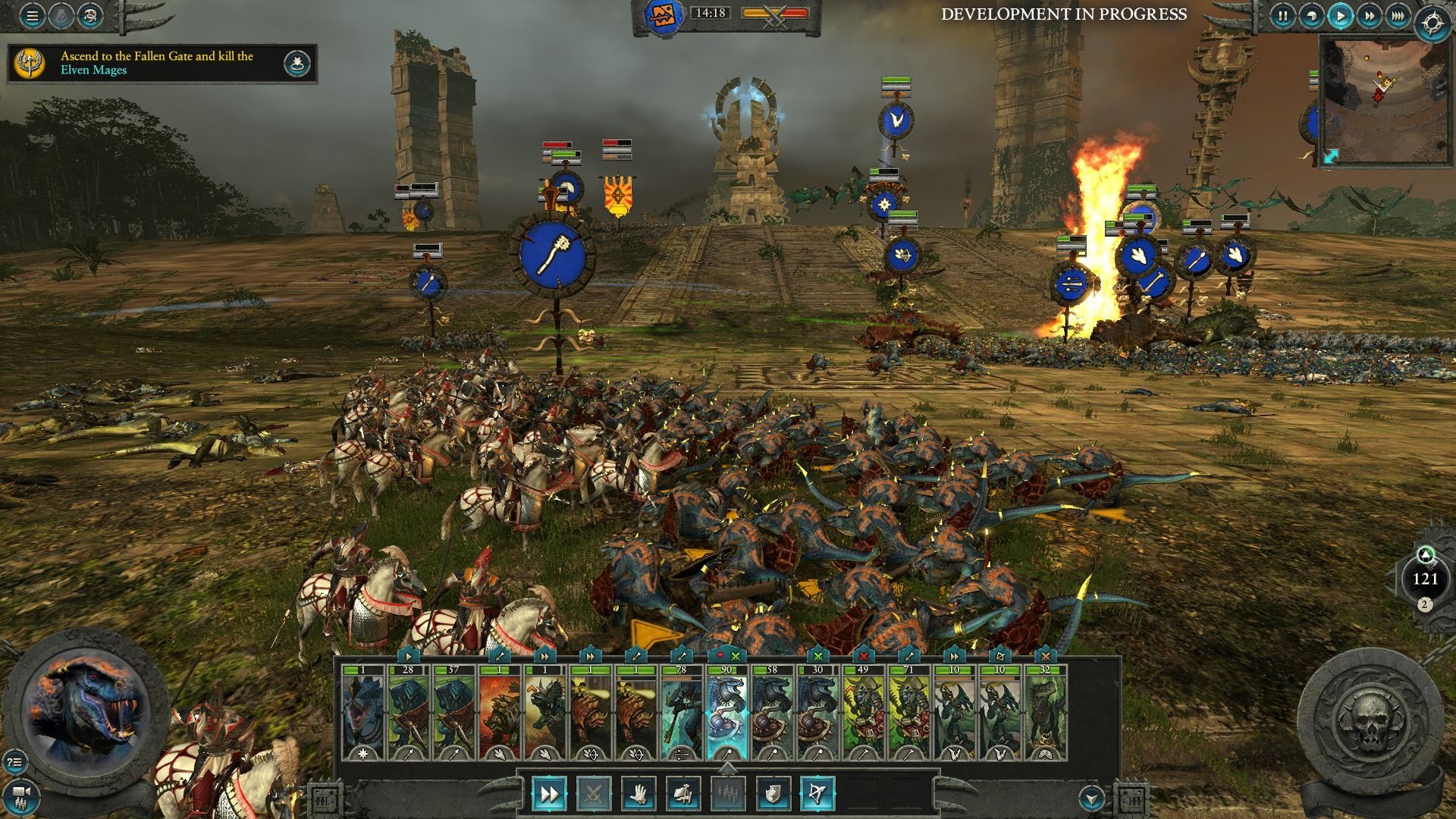Select the red volcanic beast unit card

click(499, 713)
